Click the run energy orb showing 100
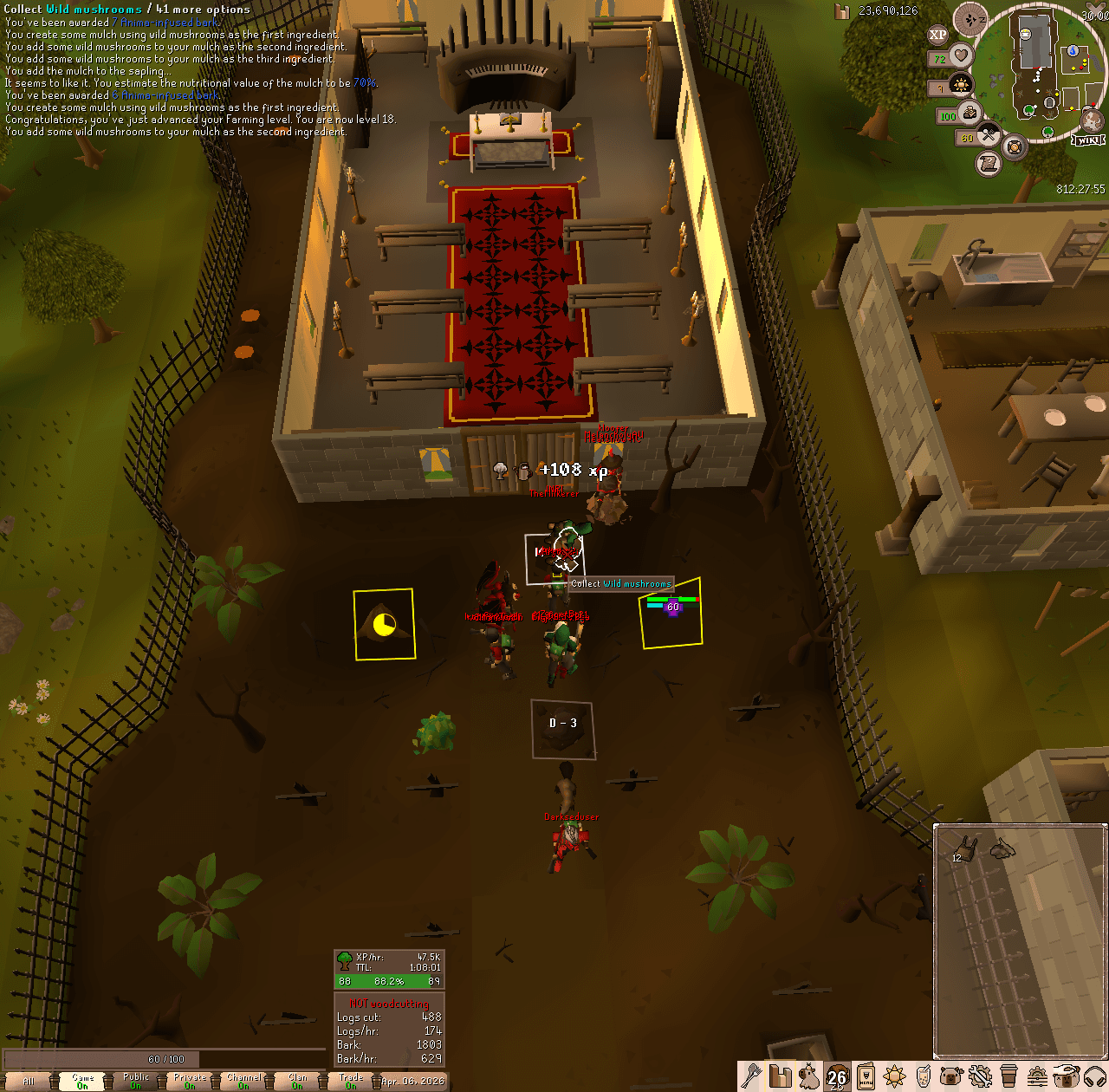1109x1092 pixels. [x=970, y=113]
